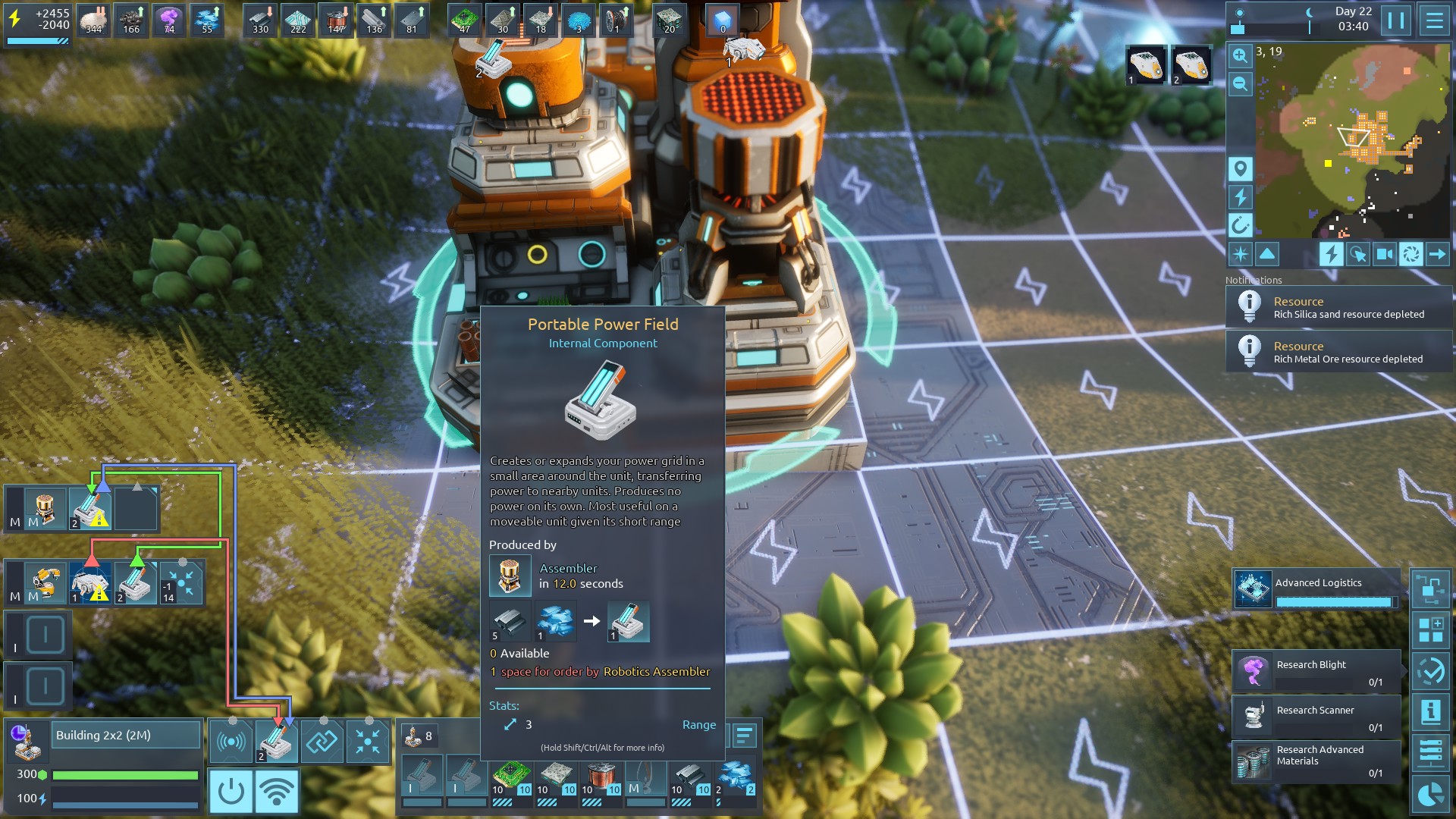1456x819 pixels.
Task: Open the Research Advanced Materials objective
Action: [x=1316, y=761]
